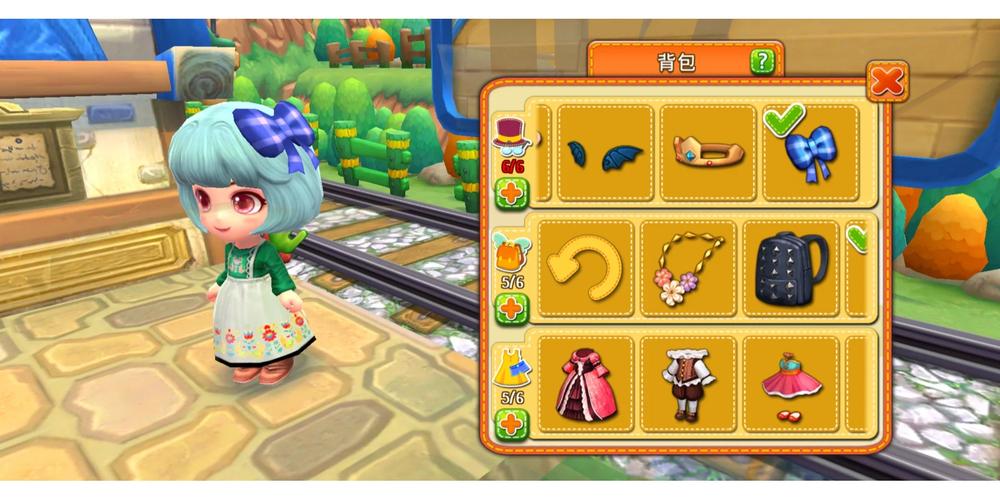Viewport: 1000px width, 500px height.
Task: Choose the golden crown item
Action: pyautogui.click(x=707, y=153)
